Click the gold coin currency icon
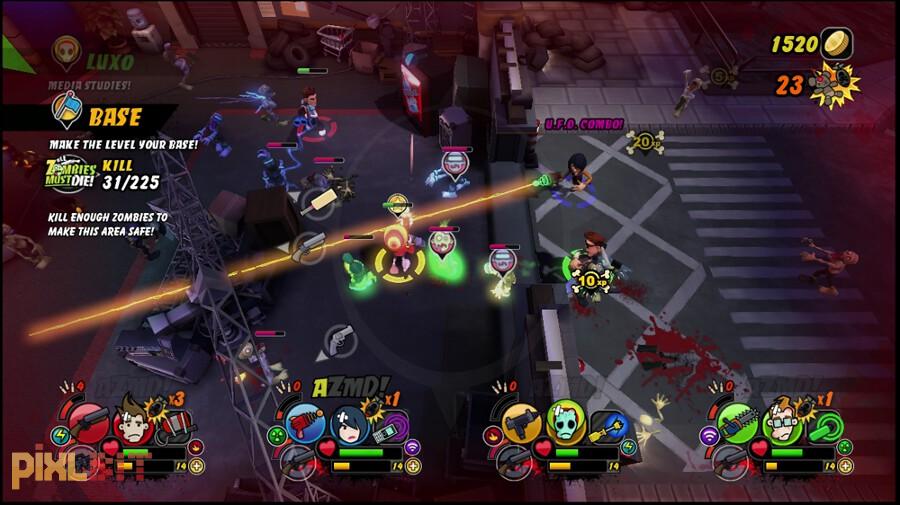The width and height of the screenshot is (900, 505). (x=835, y=44)
